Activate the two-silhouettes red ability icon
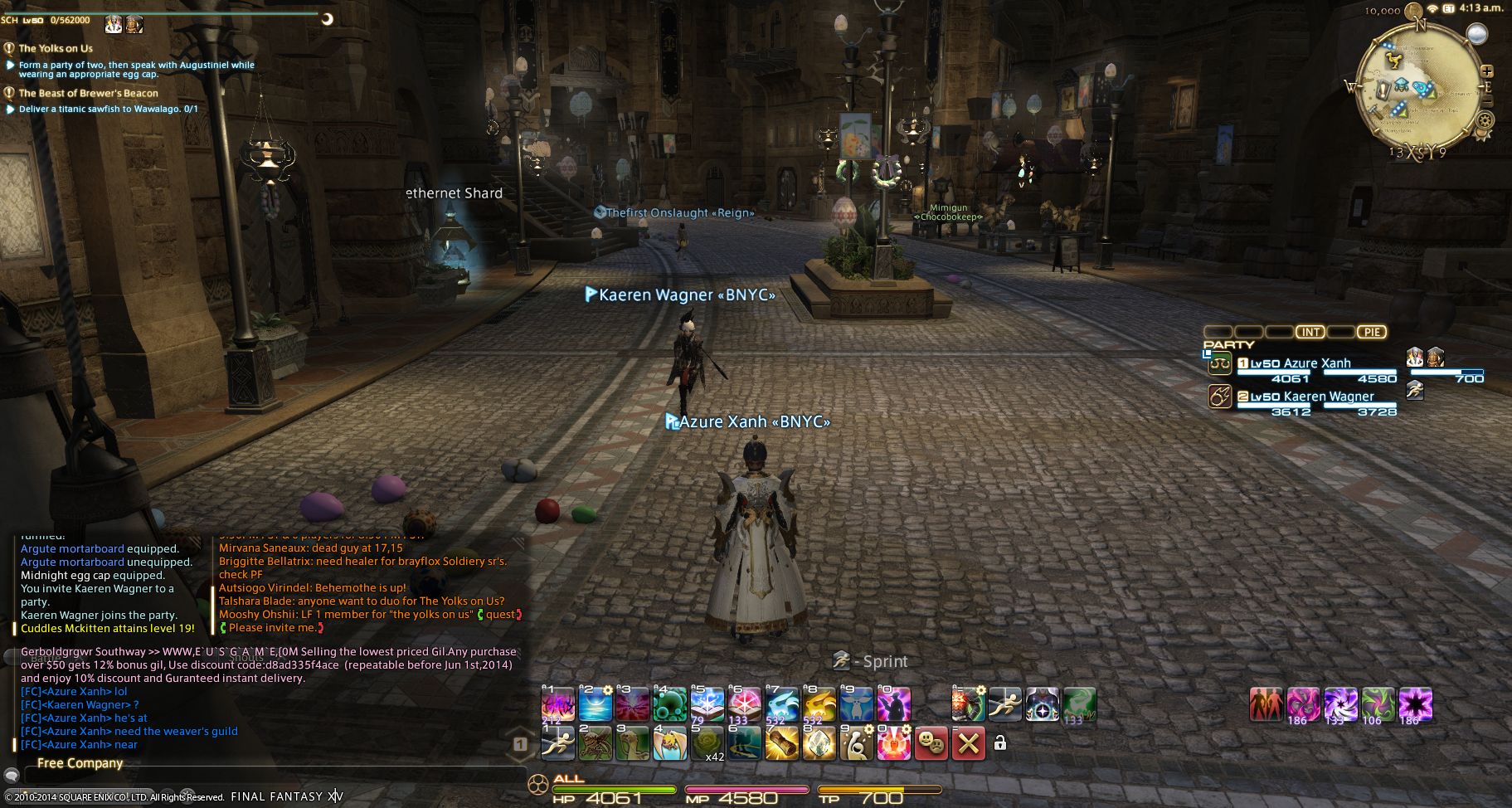The image size is (1512, 808). [x=1265, y=705]
